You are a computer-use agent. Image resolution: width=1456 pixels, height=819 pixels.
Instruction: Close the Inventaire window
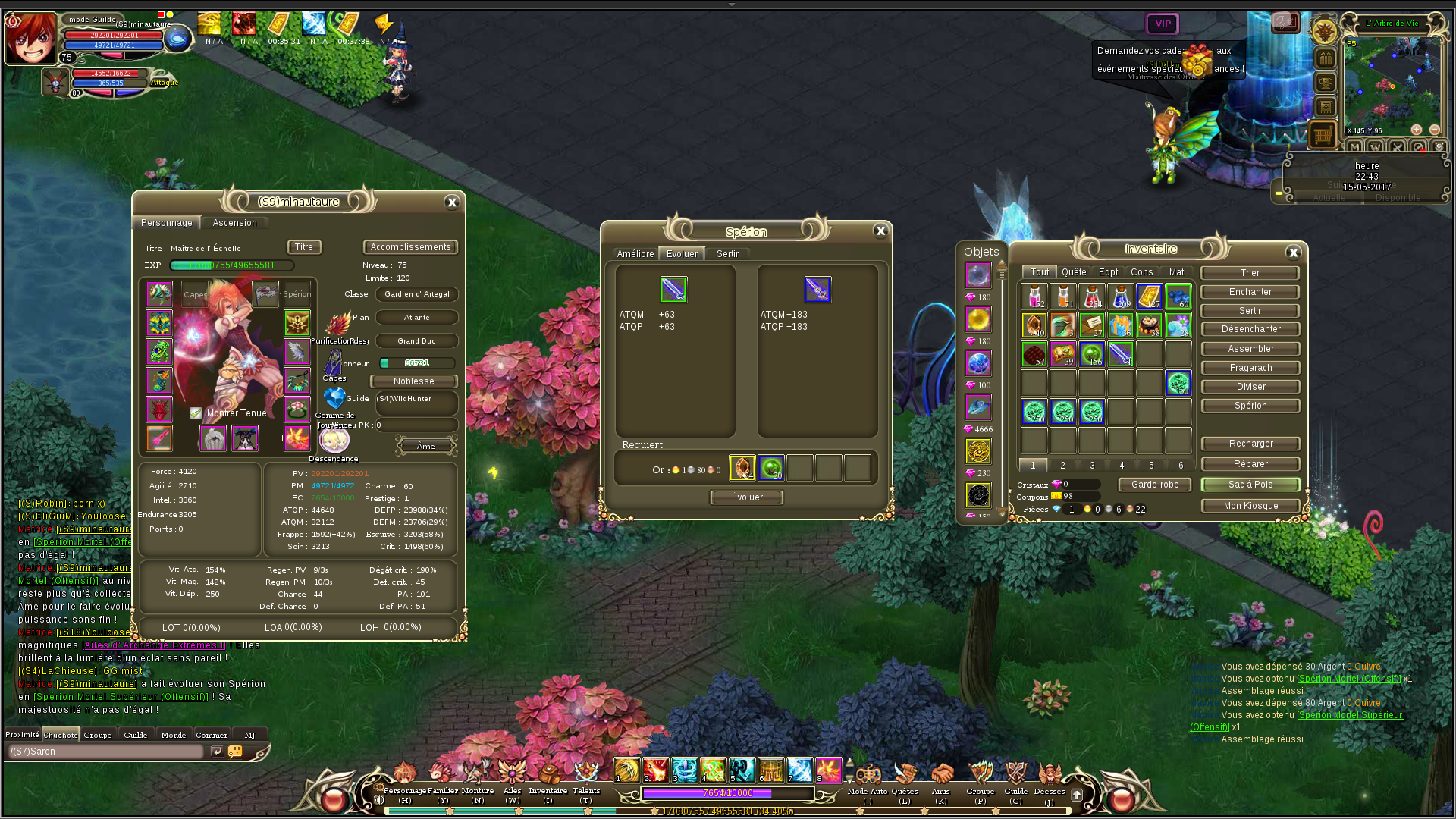[1294, 253]
